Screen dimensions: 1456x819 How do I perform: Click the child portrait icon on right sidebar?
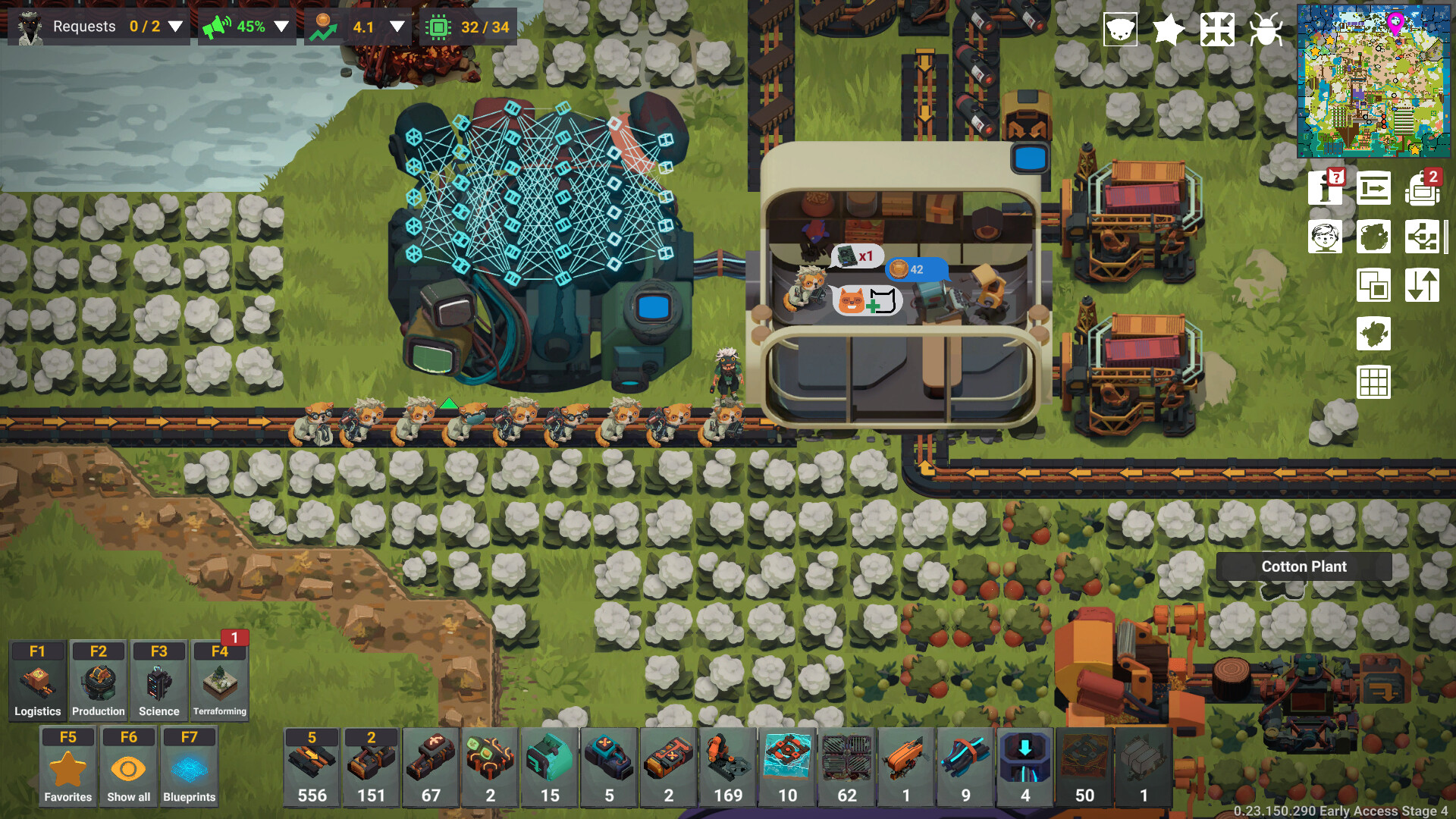pyautogui.click(x=1325, y=237)
